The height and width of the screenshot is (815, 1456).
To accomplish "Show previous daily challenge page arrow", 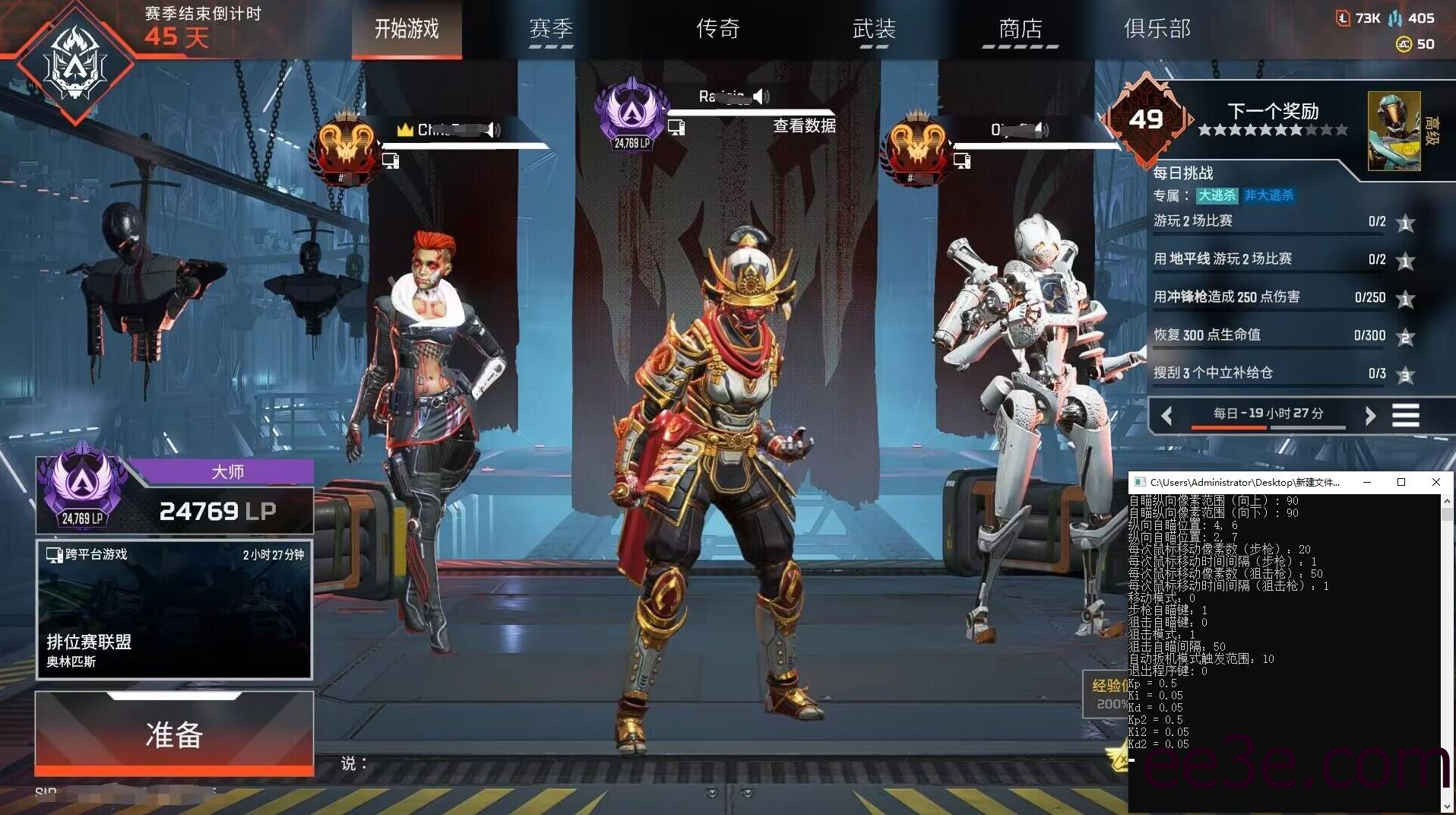I will click(1167, 415).
